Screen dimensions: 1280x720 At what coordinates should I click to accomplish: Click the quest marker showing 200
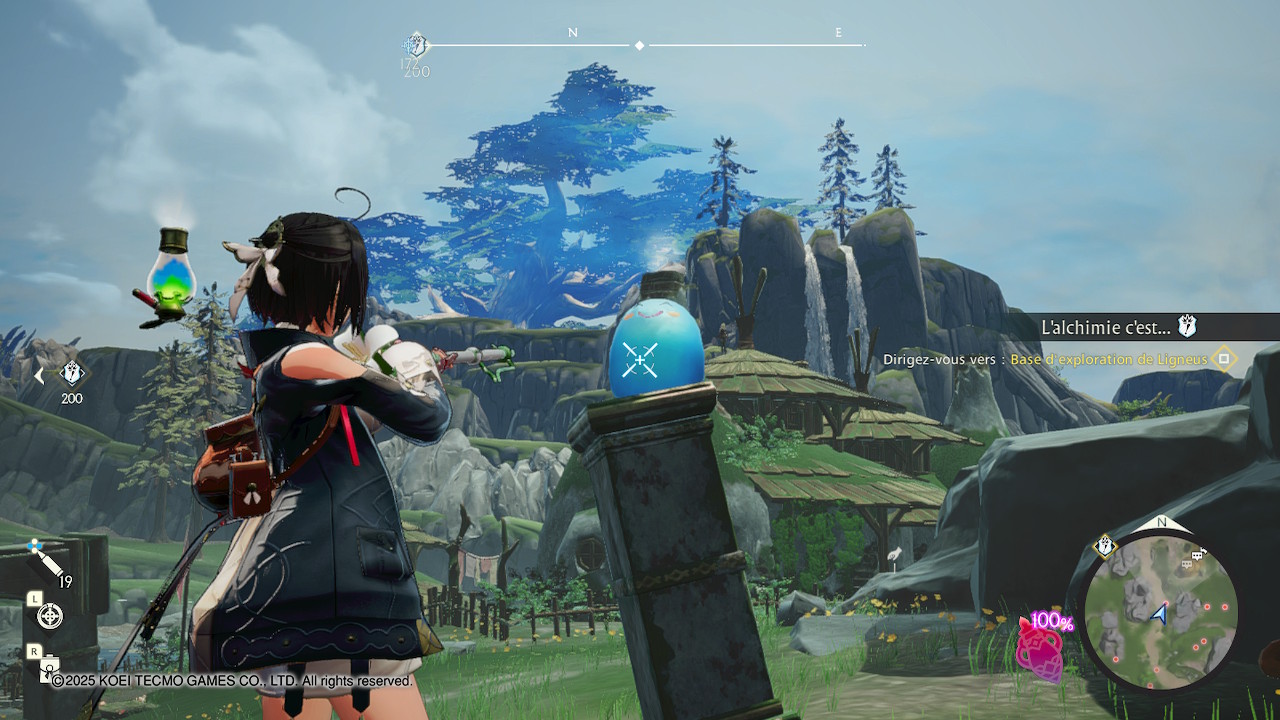[72, 375]
